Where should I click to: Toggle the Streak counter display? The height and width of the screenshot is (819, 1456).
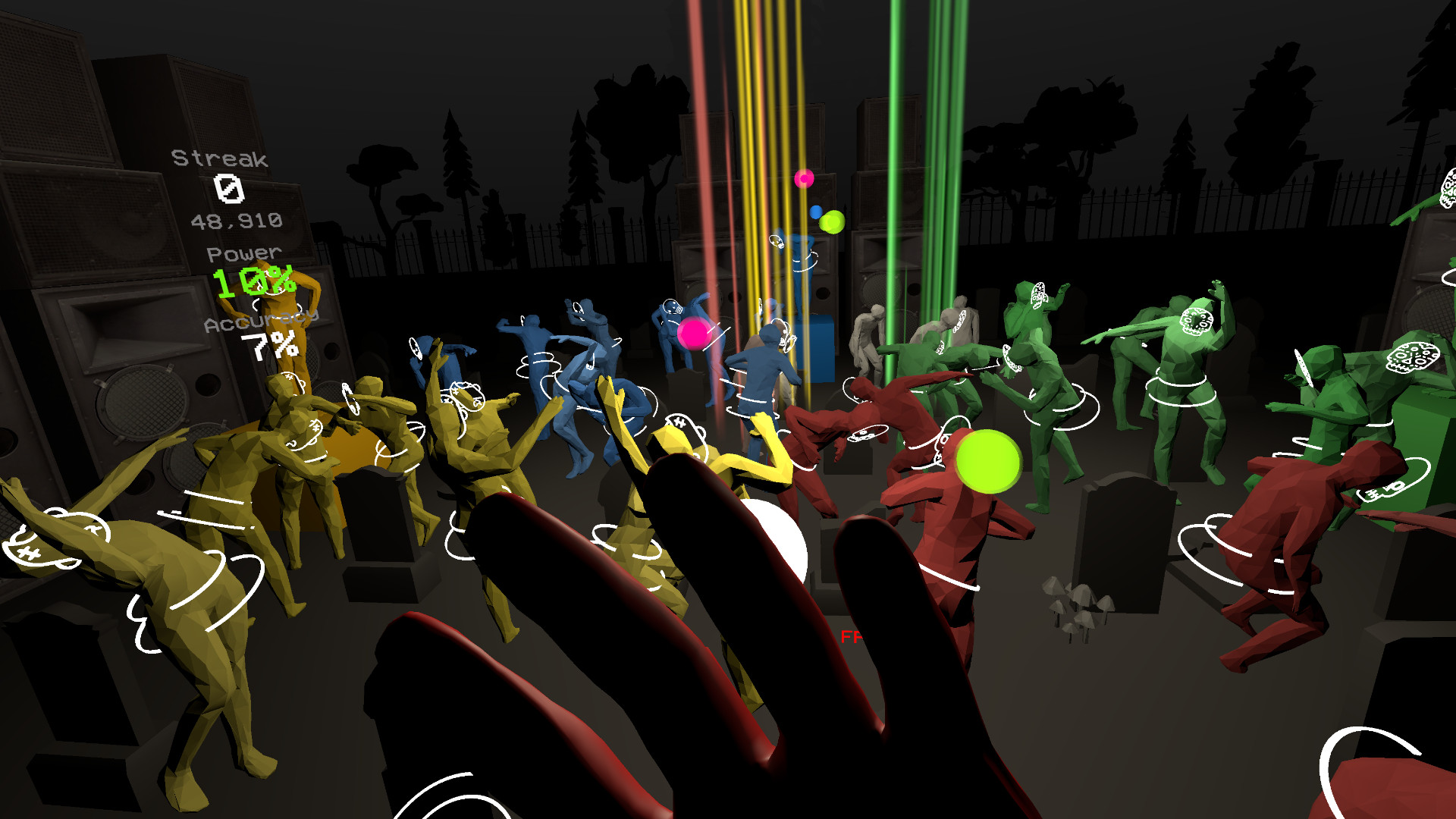(x=218, y=159)
